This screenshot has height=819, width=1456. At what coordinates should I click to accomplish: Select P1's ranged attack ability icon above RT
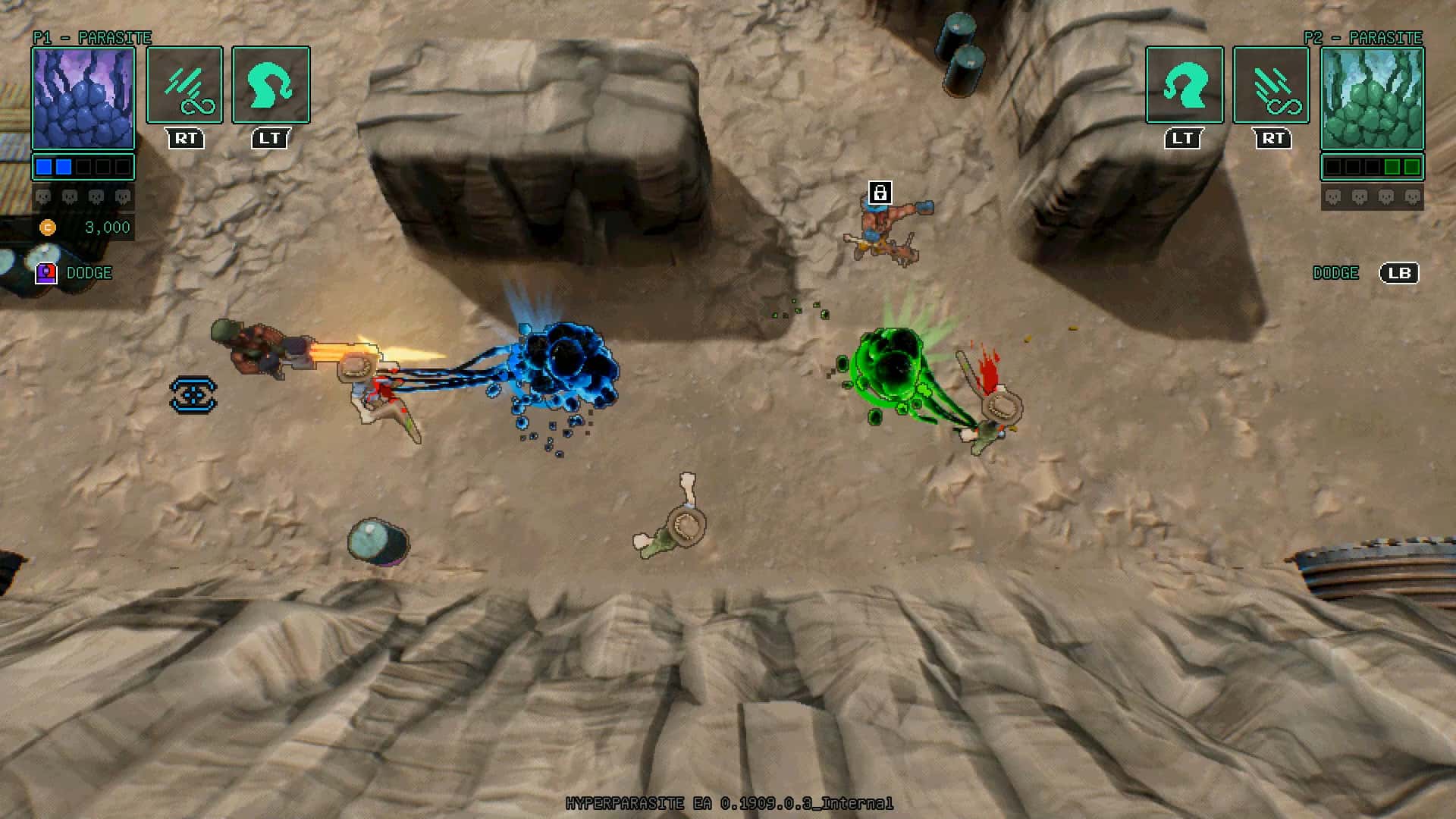click(x=184, y=85)
